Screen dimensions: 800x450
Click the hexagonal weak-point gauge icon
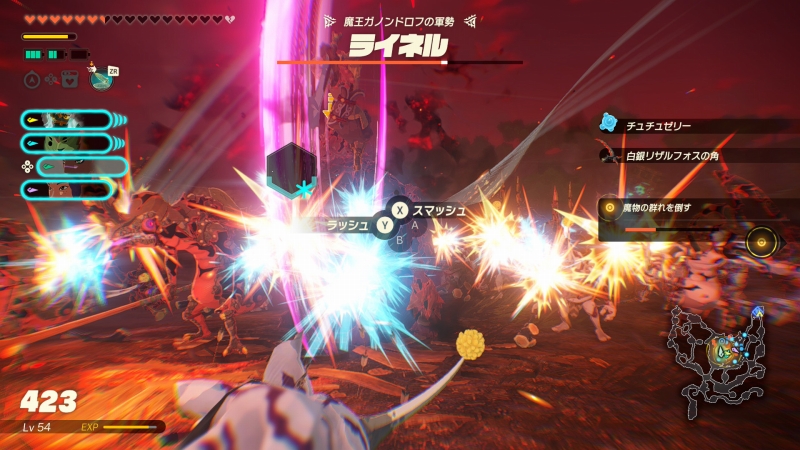point(291,168)
